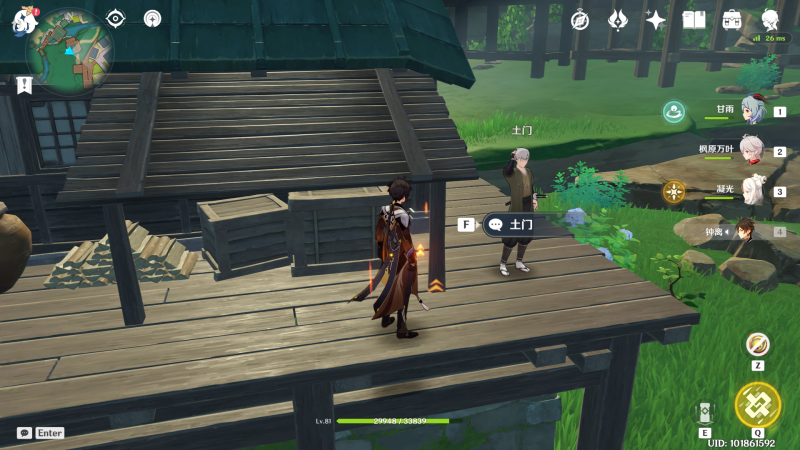Select the active character 钟离
The width and height of the screenshot is (800, 450).
click(x=746, y=231)
